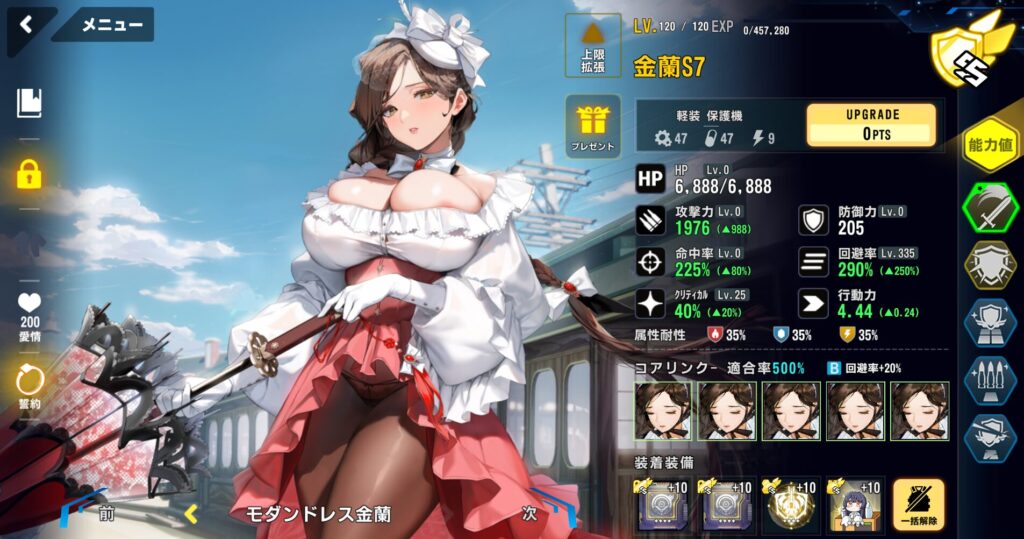The image size is (1024, 539).
Task: Select the gold emblem equipment slot
Action: tap(790, 505)
